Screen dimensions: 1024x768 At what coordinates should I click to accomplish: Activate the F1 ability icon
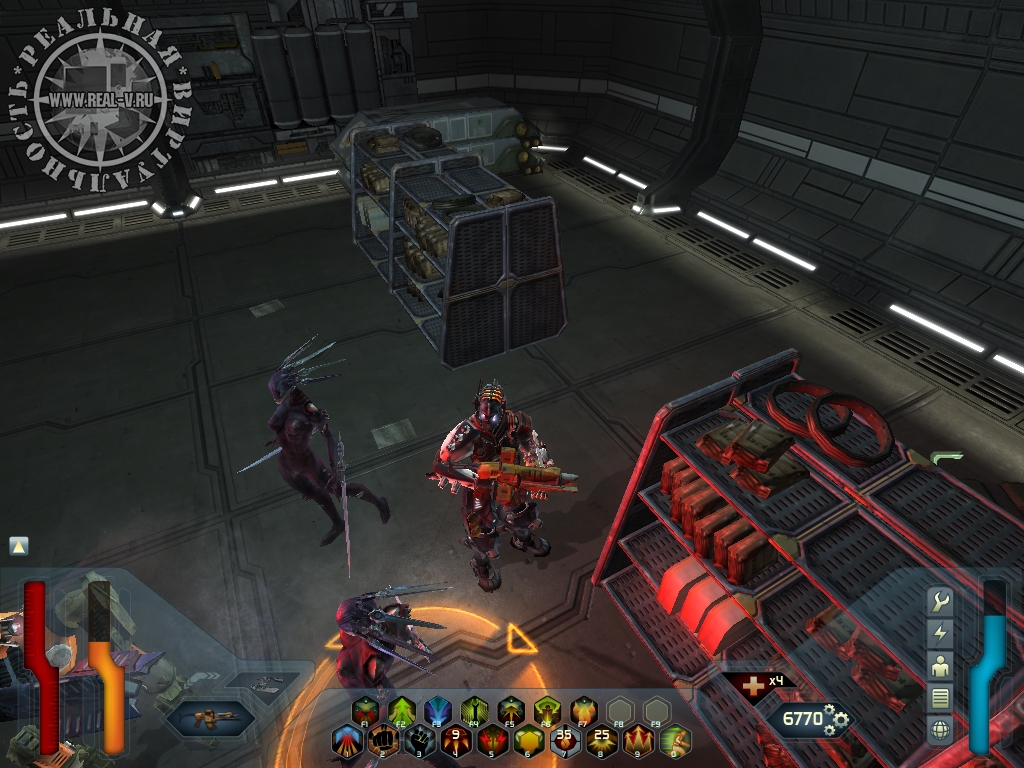pos(365,711)
